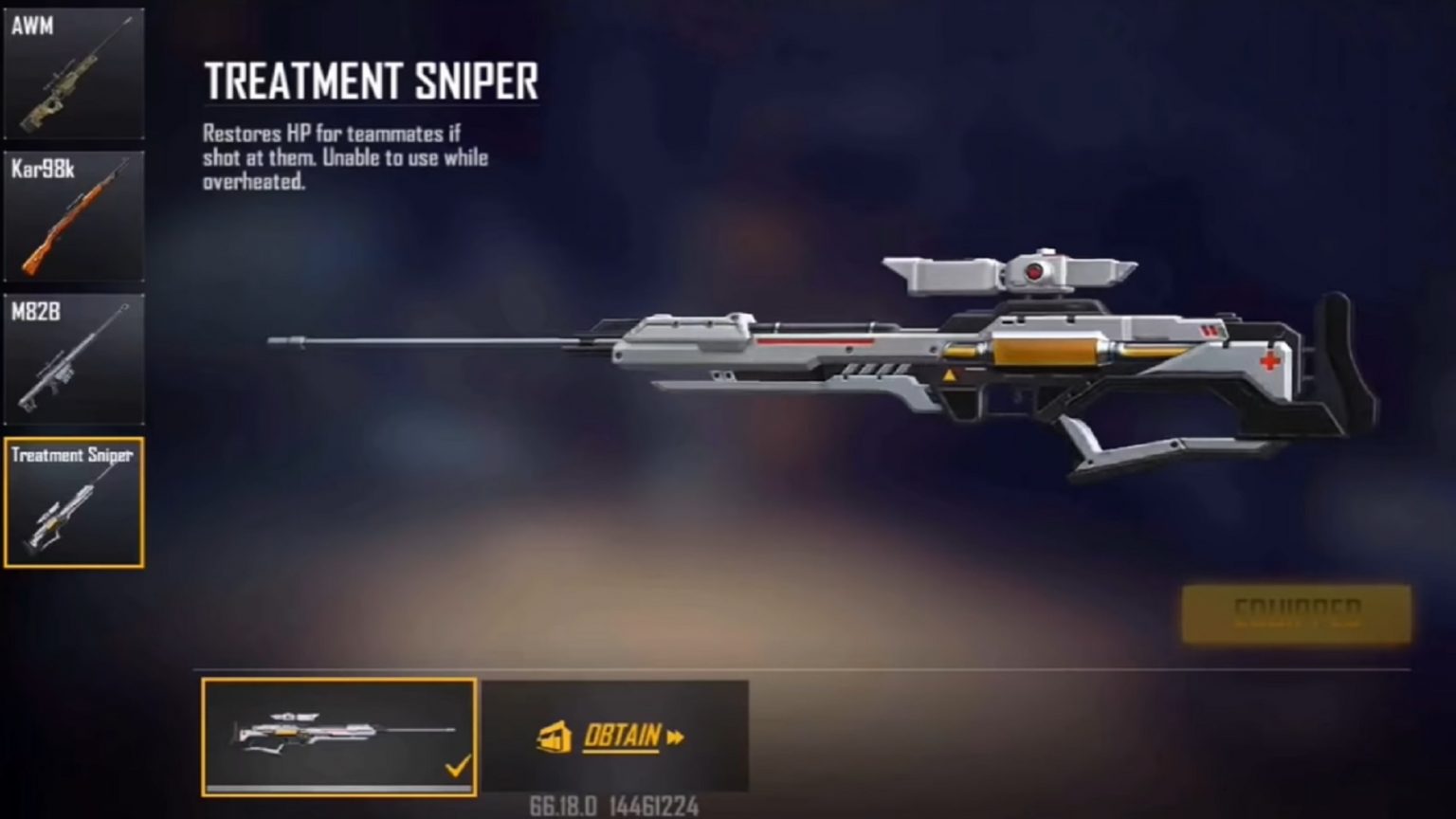Expand the weapon list sidebar
The height and width of the screenshot is (819, 1456).
pyautogui.click(x=74, y=284)
